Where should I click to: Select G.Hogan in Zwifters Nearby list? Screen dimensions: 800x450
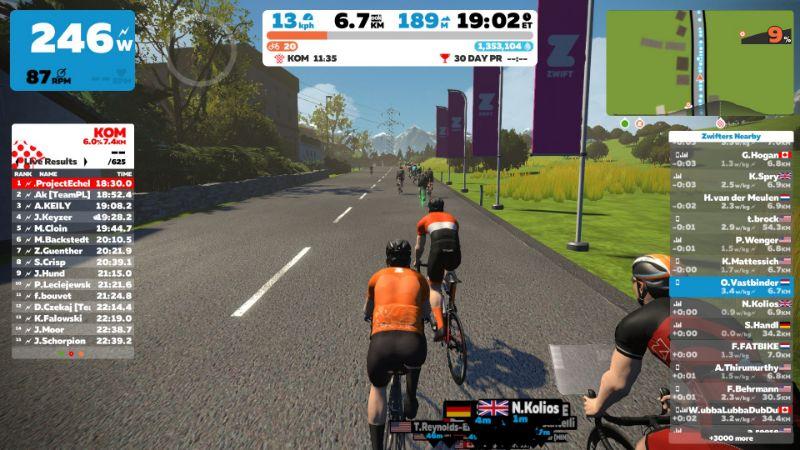click(731, 159)
